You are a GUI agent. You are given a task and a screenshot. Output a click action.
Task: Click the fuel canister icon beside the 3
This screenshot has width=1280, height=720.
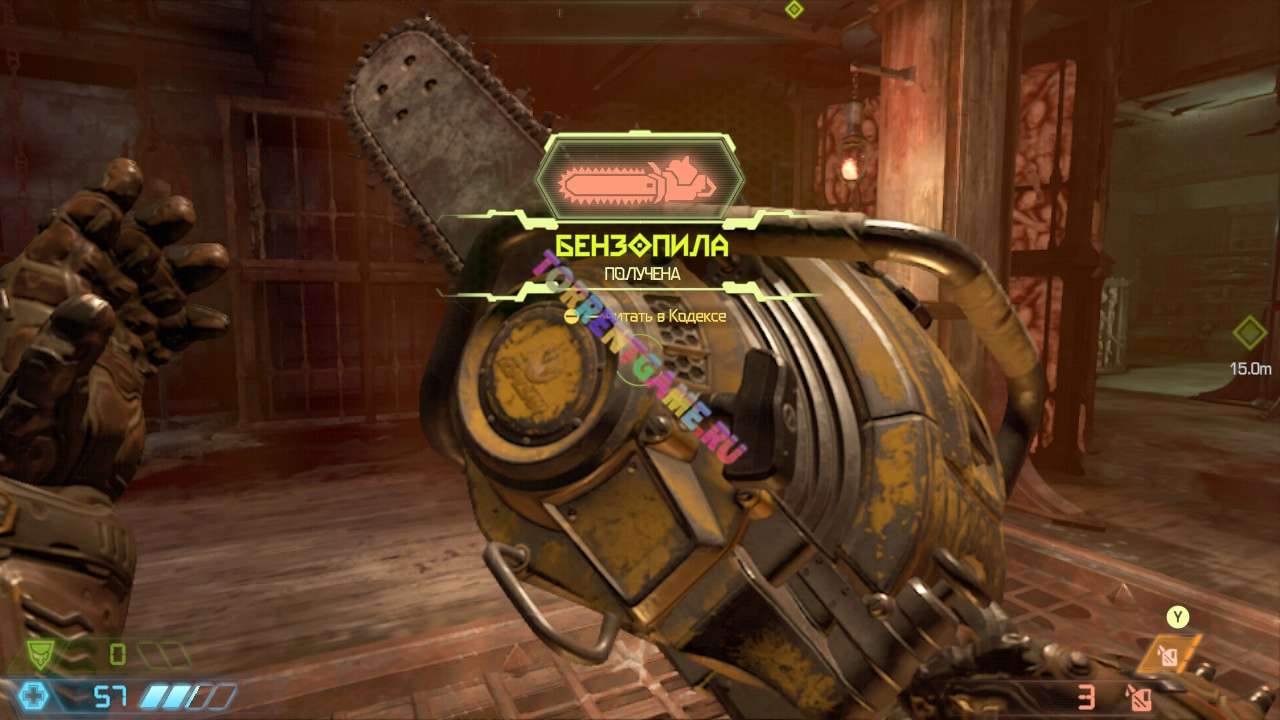tap(1138, 697)
